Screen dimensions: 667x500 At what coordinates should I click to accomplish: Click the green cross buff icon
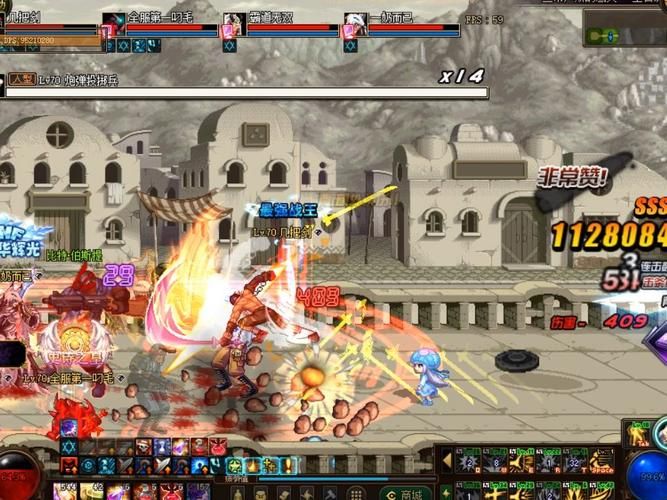coord(271,465)
